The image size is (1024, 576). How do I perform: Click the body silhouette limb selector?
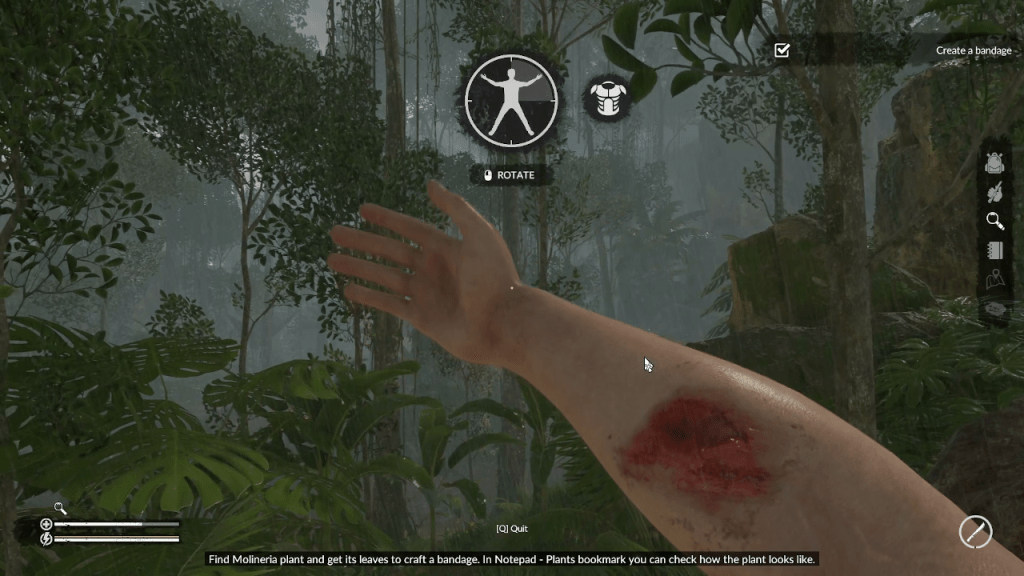click(511, 99)
